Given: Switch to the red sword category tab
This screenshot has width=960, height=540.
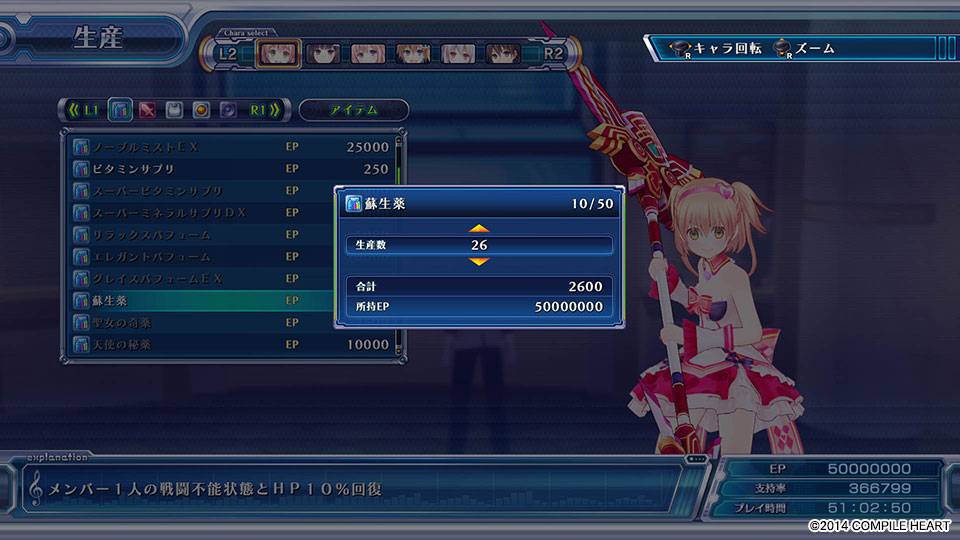Looking at the screenshot, I should (147, 109).
